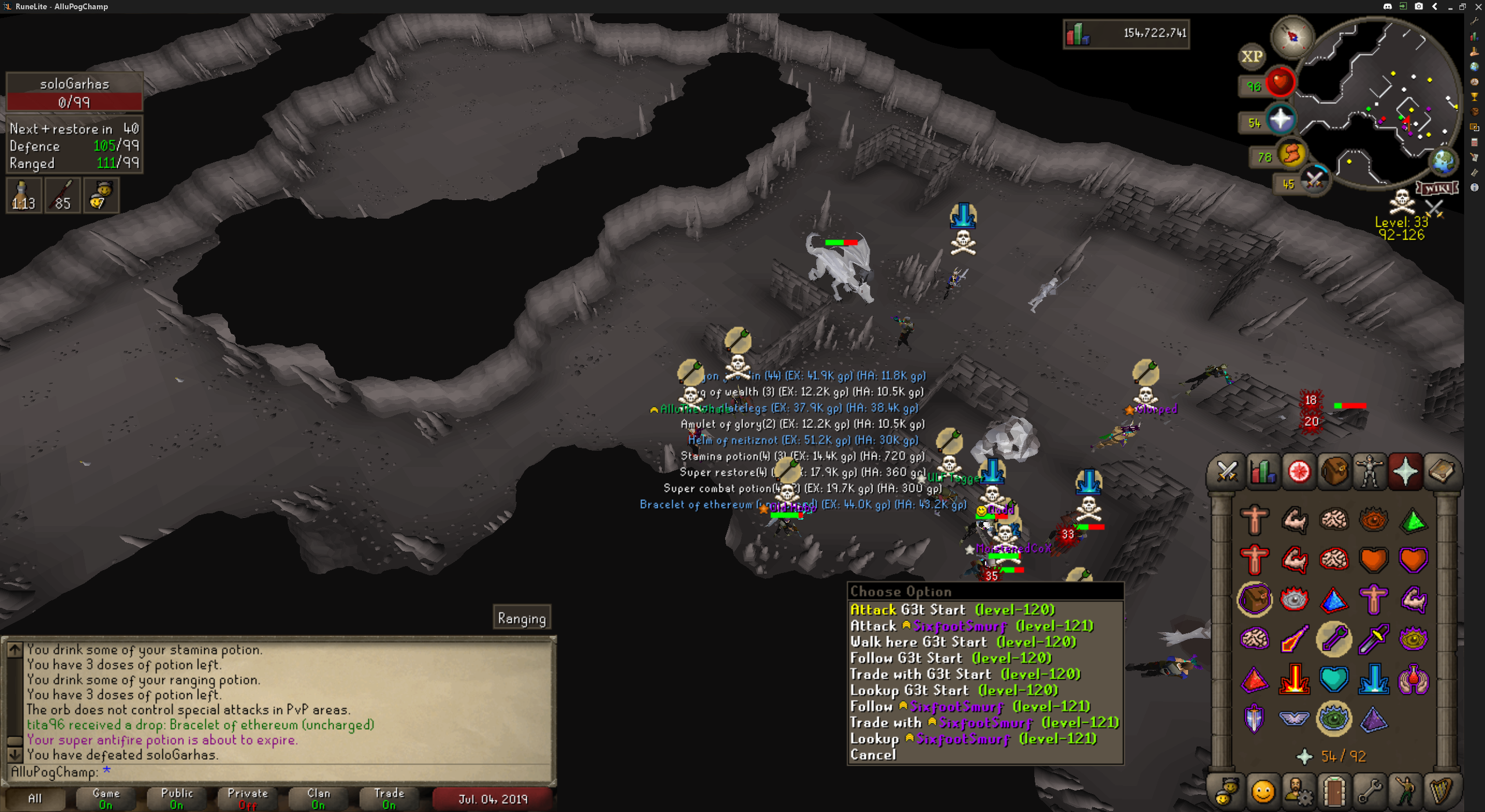Toggle the Rigour prayer icon
This screenshot has width=1485, height=812.
tap(1334, 719)
